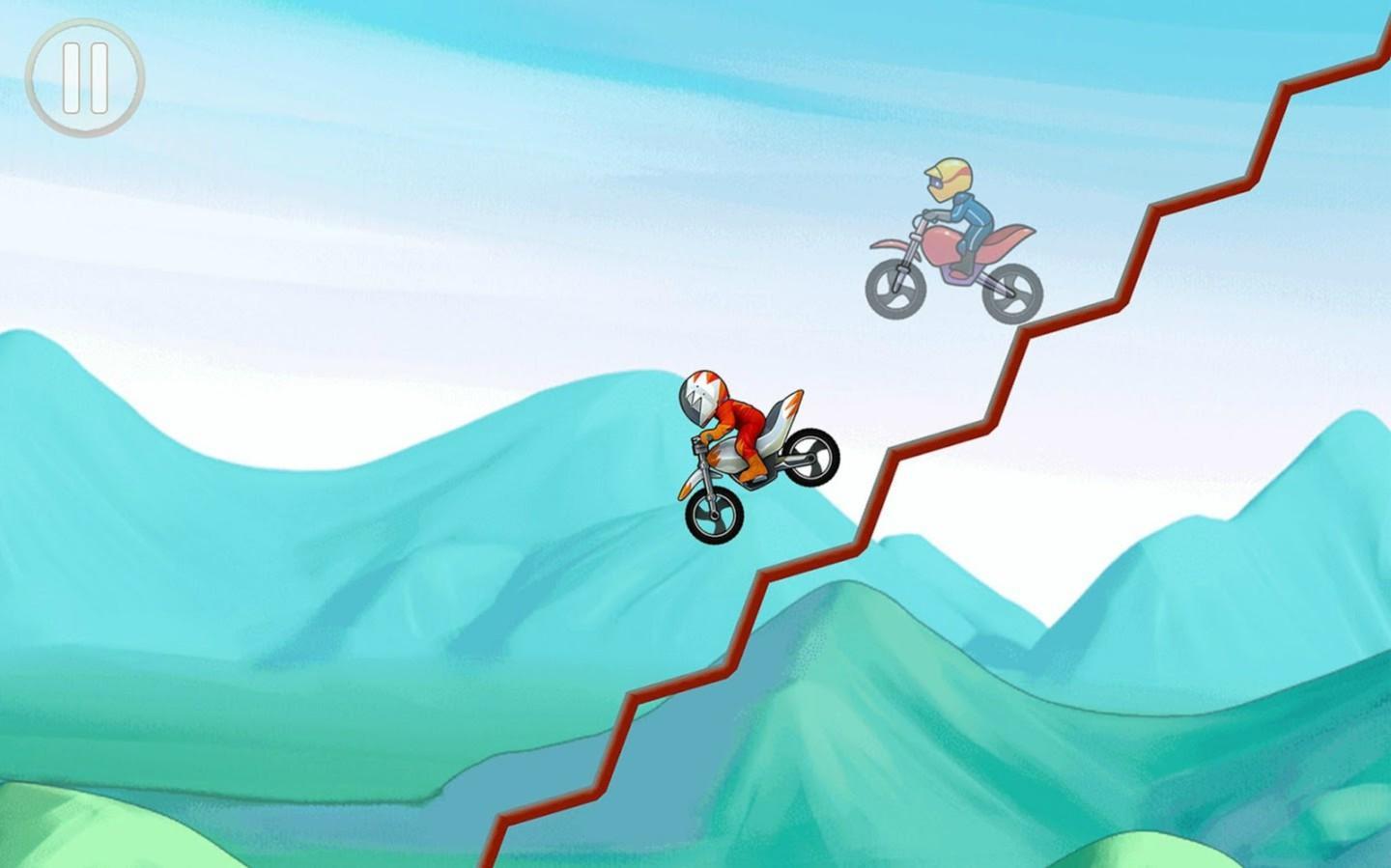Tap the ghost rider's blue body

[x=976, y=212]
